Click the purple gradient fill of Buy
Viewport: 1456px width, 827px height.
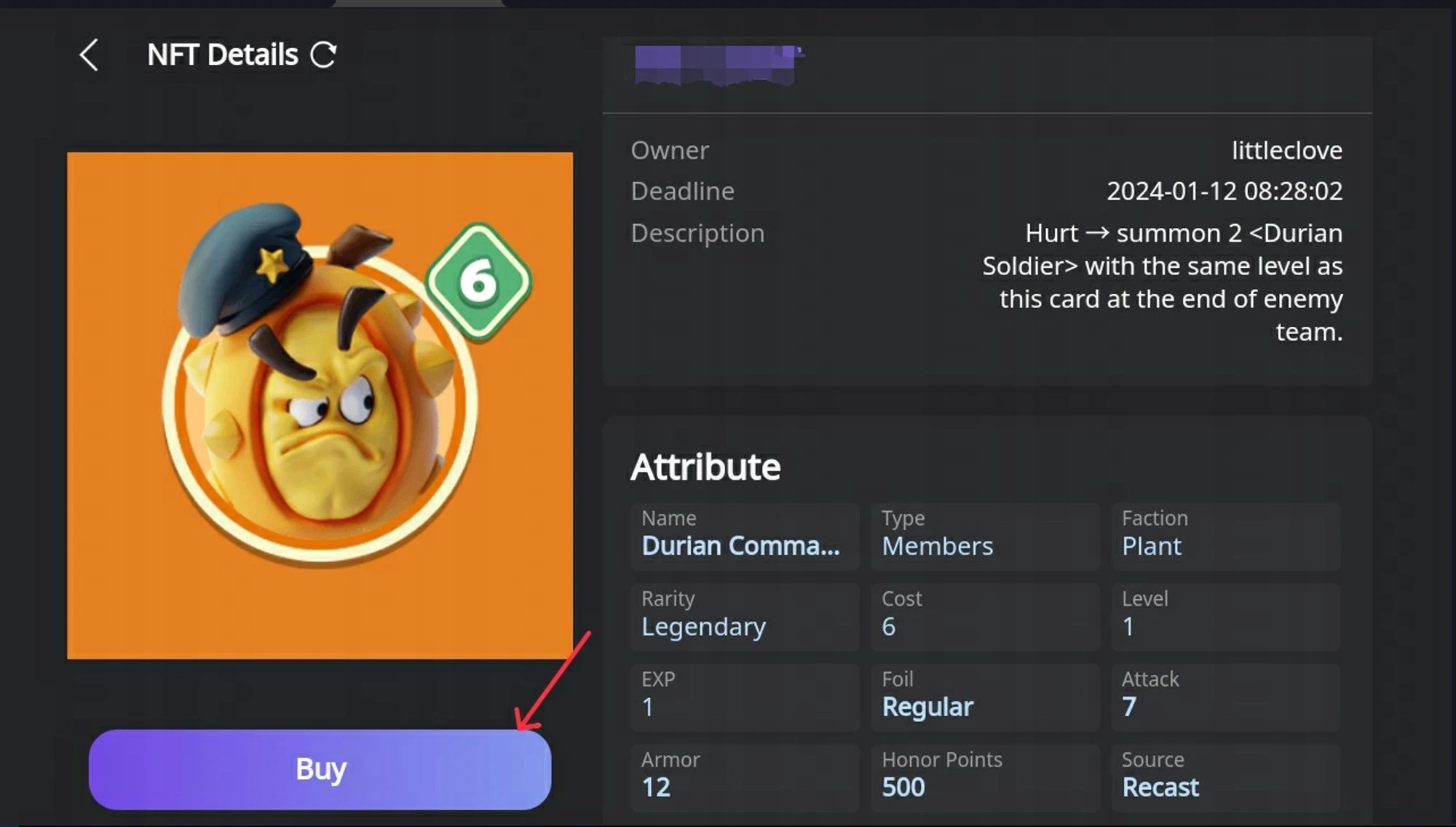tap(218, 768)
